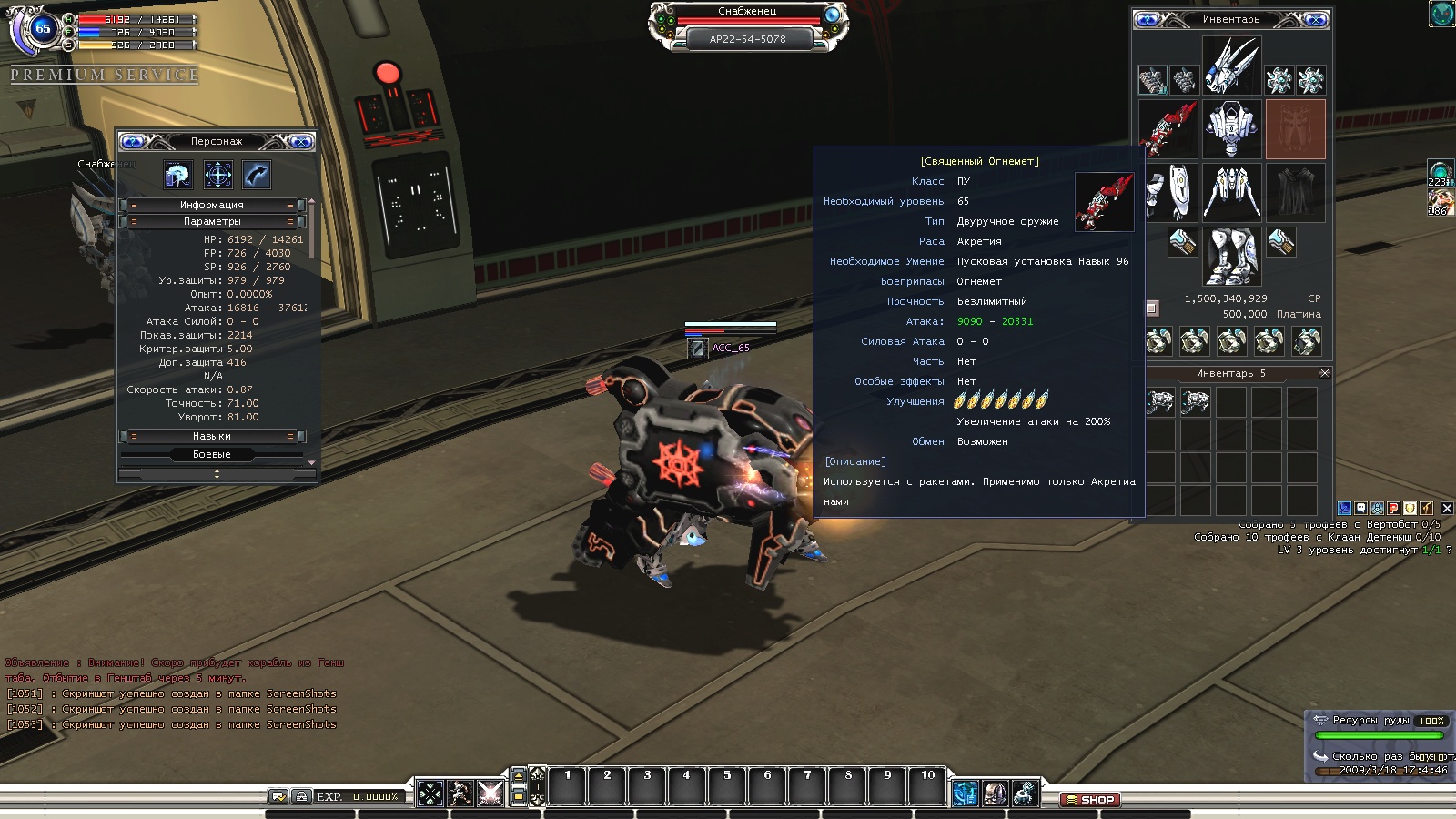Image resolution: width=1456 pixels, height=819 pixels.
Task: Click the crosshair target icon in Персонаж
Action: tap(217, 175)
